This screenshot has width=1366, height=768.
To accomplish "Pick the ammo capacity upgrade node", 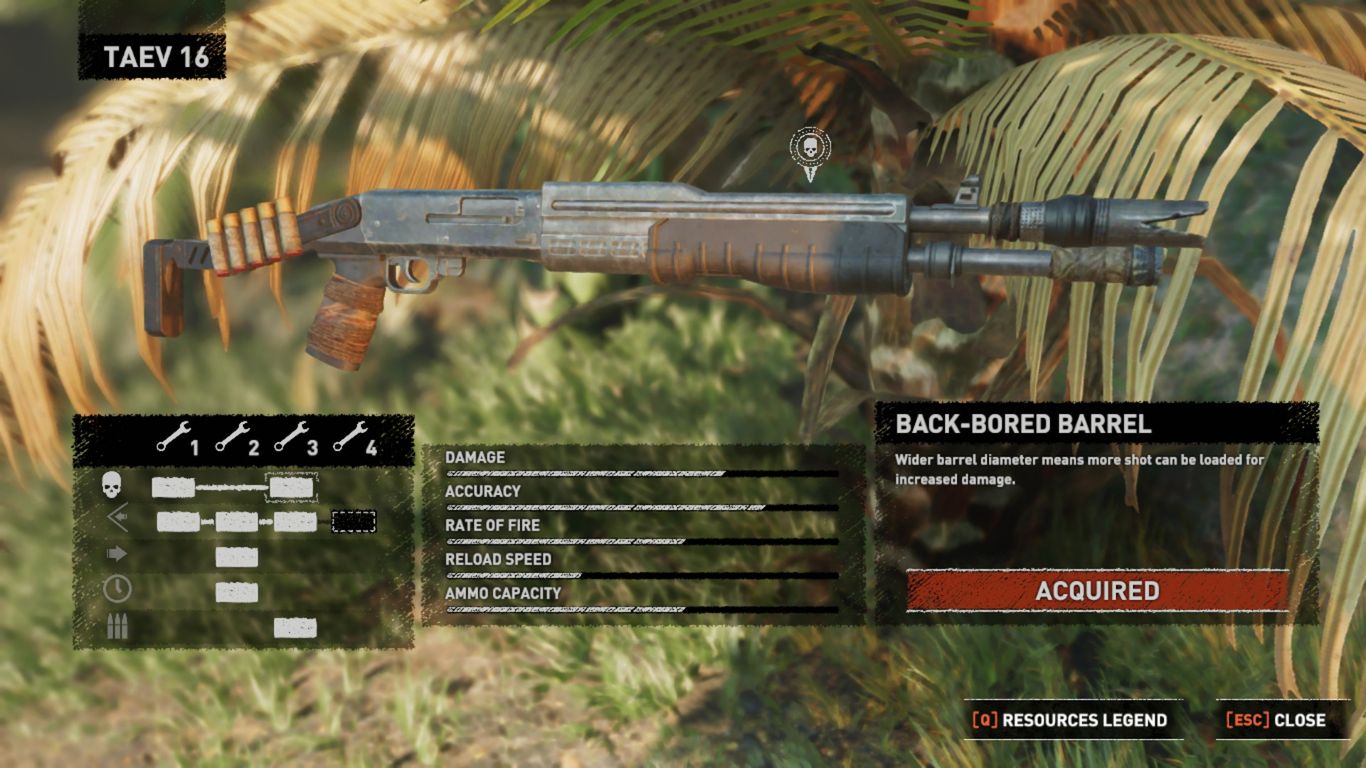I will 295,628.
